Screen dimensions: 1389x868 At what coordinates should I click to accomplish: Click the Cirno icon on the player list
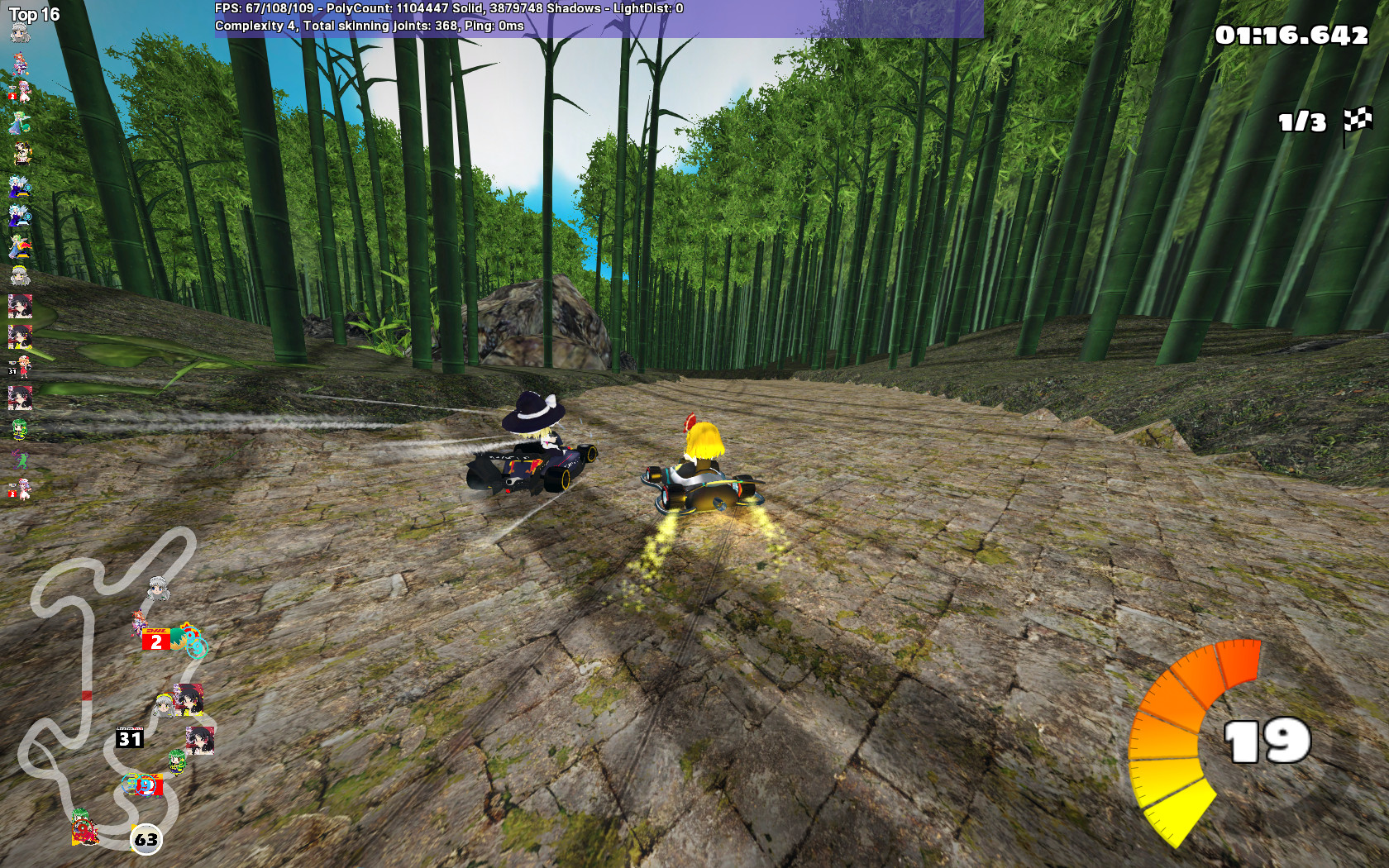coord(18,185)
